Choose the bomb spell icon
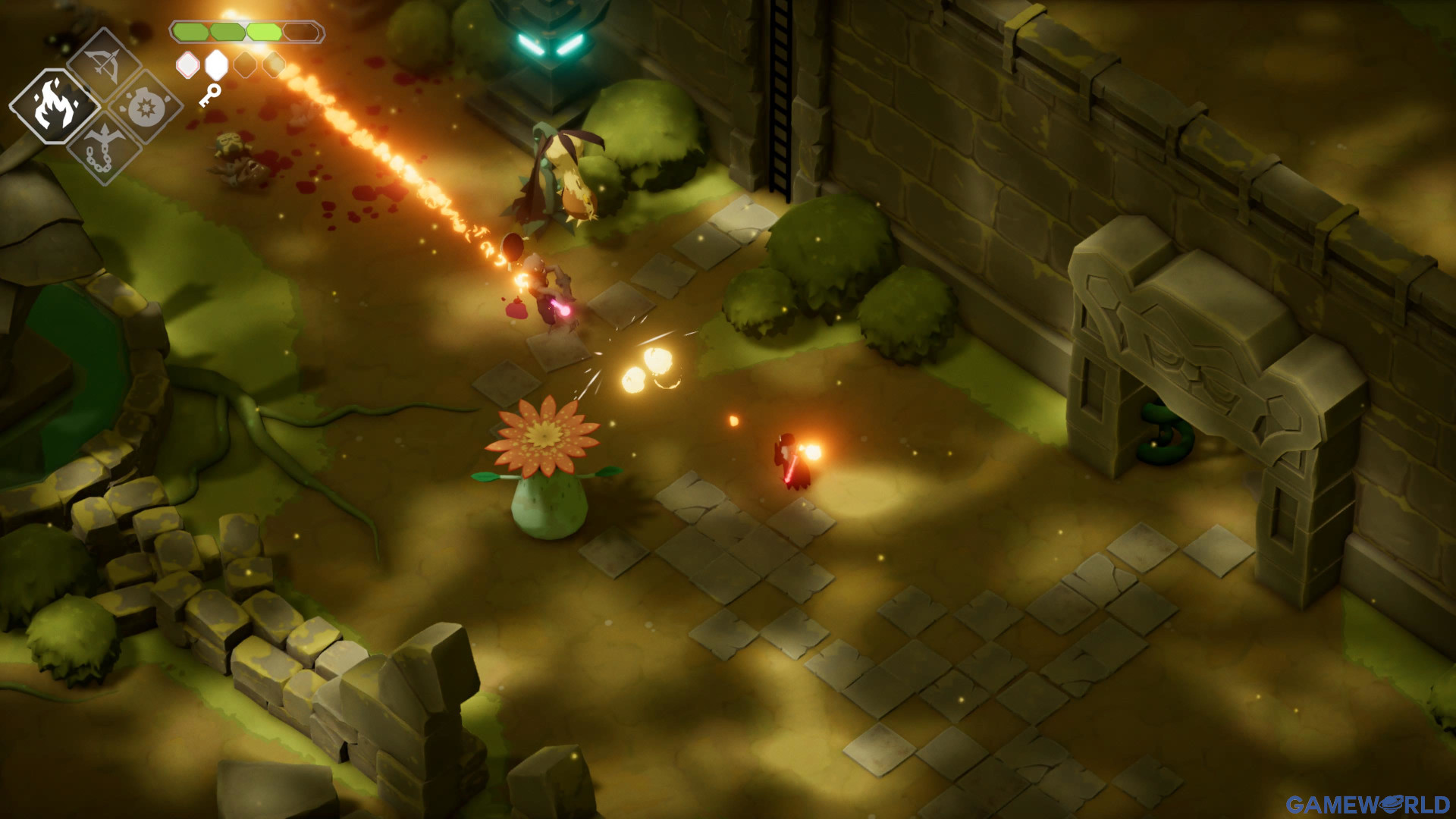The height and width of the screenshot is (819, 1456). pos(146,108)
